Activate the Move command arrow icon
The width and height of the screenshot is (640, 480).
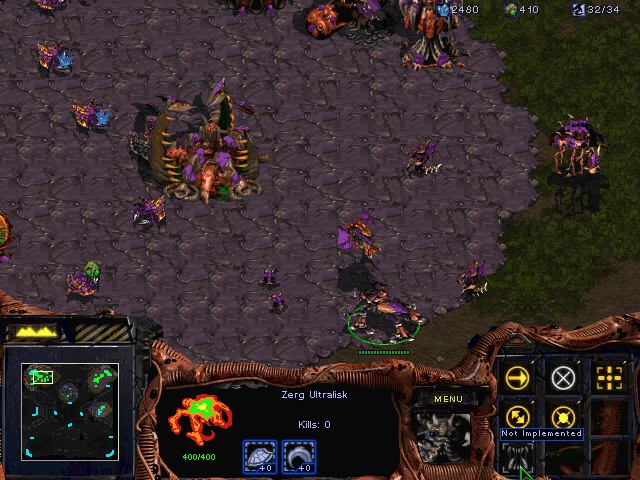tap(518, 377)
